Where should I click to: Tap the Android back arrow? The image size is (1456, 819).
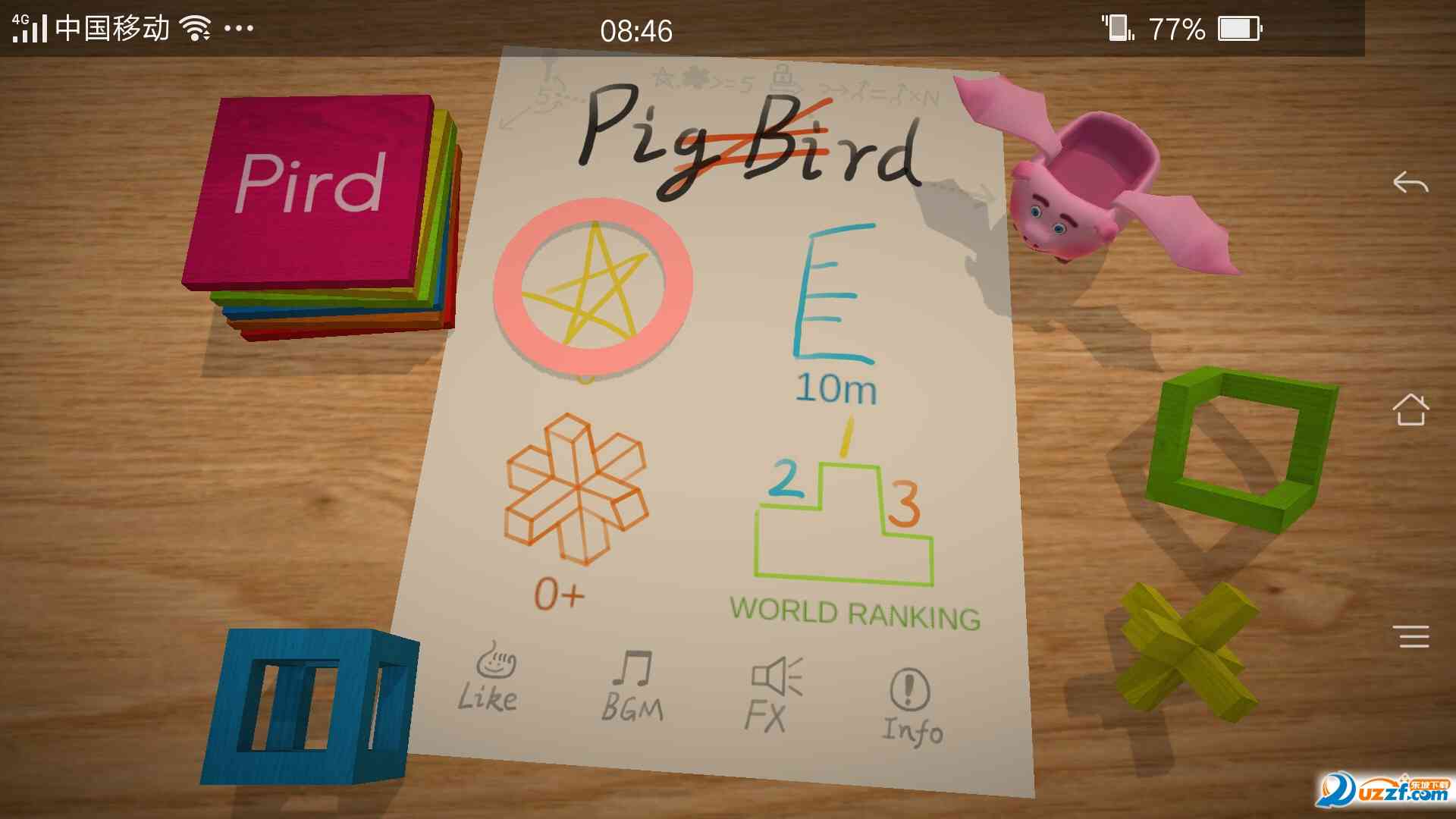tap(1410, 183)
